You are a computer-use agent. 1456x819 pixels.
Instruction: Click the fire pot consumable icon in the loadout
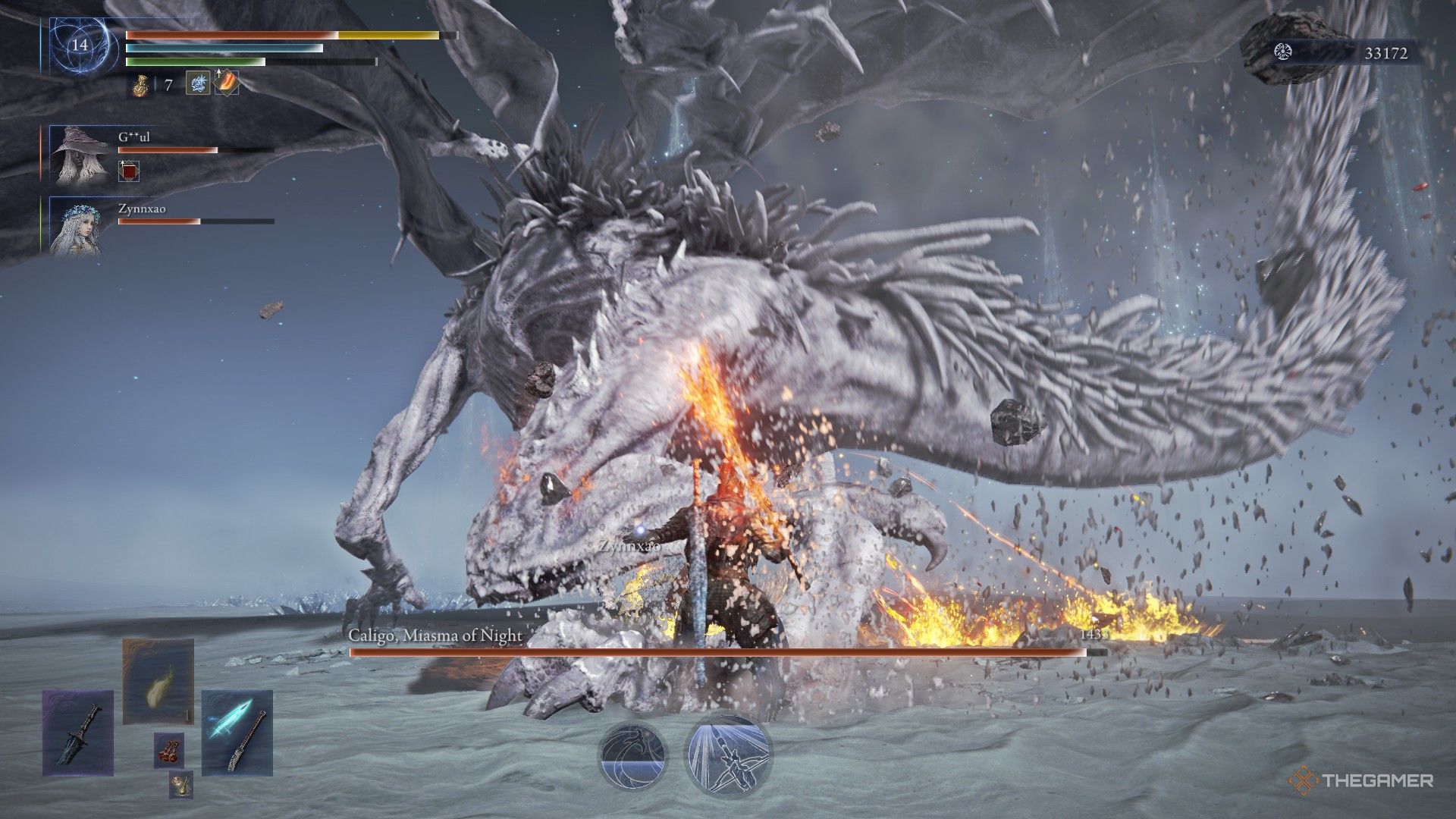(x=169, y=750)
